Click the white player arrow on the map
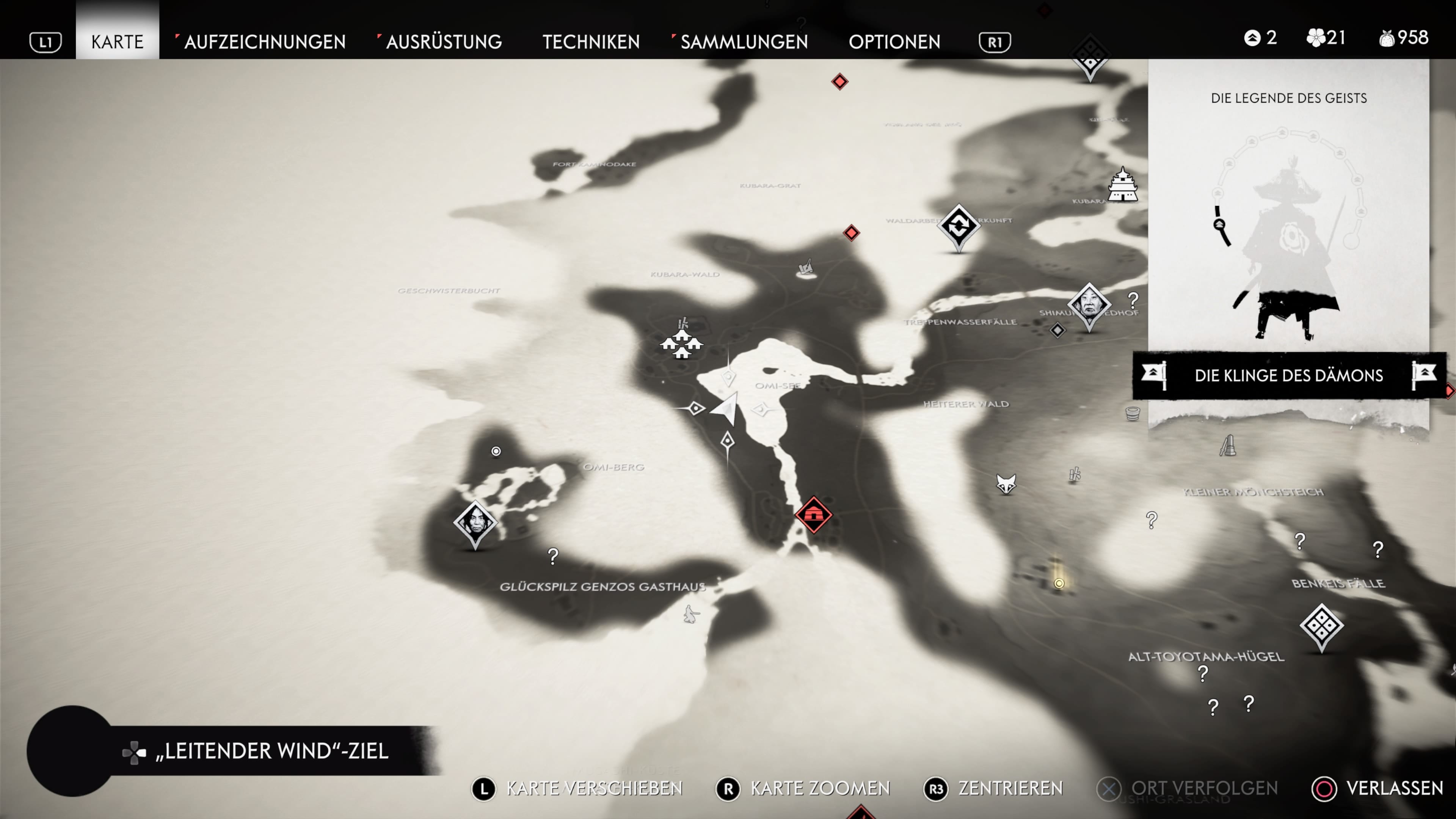 pos(726,407)
